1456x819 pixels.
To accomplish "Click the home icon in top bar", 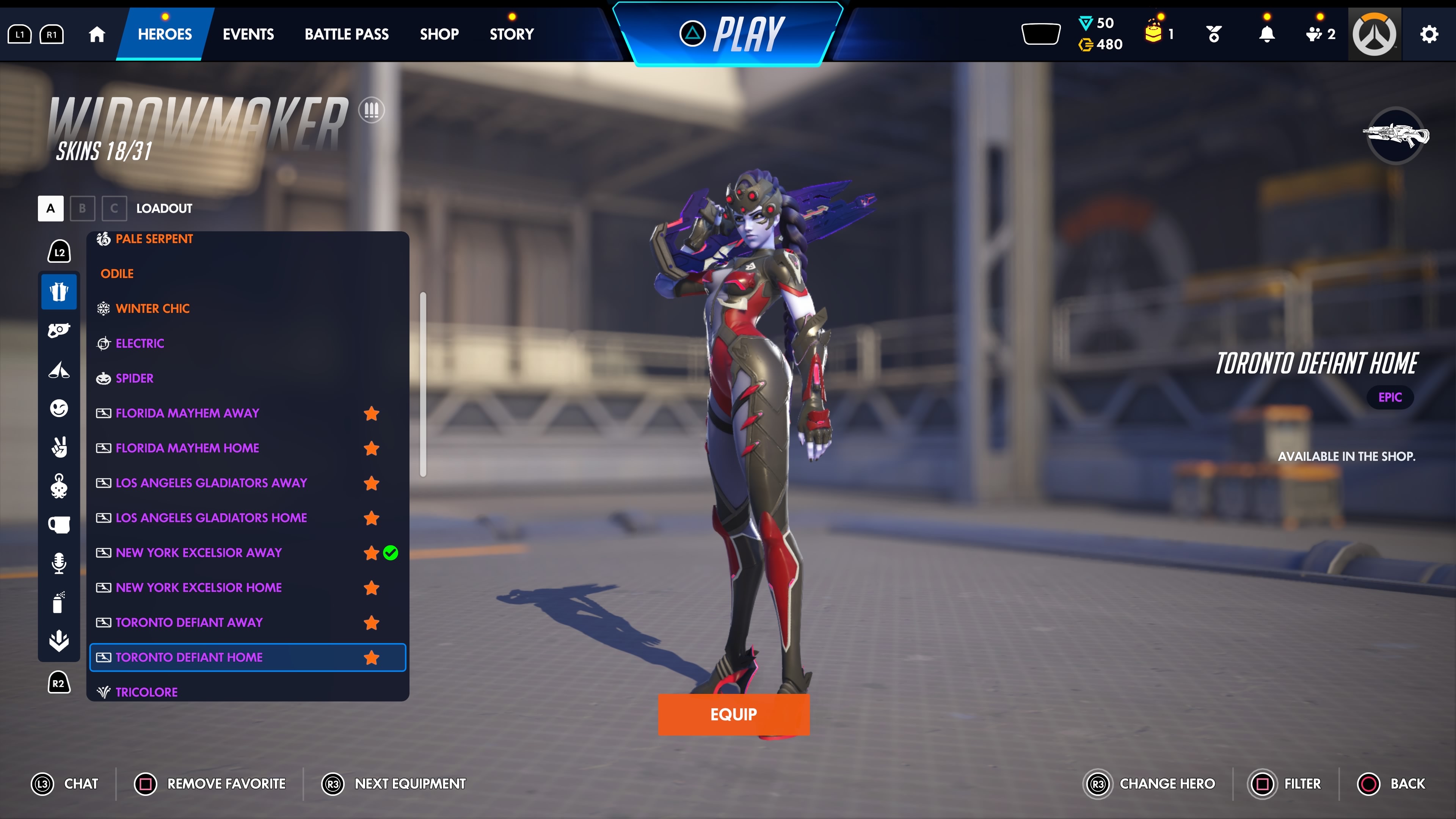I will 97,34.
